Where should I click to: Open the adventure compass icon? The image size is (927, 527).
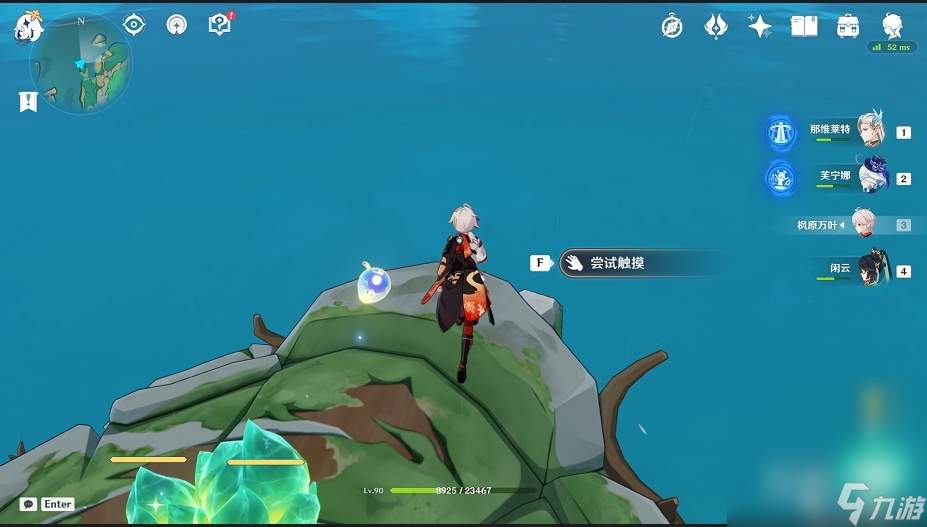point(672,27)
